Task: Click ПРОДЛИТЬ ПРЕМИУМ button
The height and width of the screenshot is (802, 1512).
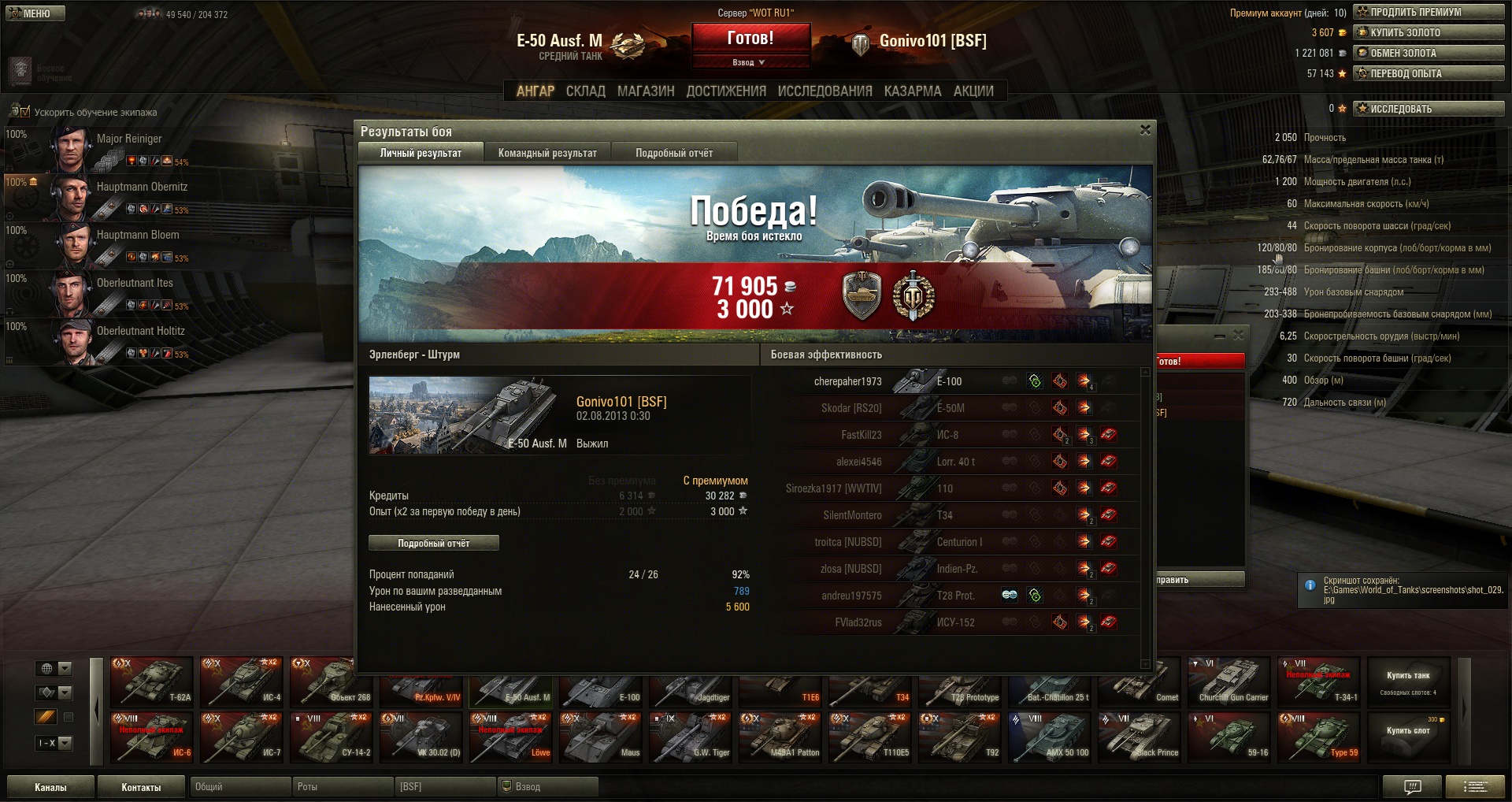Action: 1428,12
